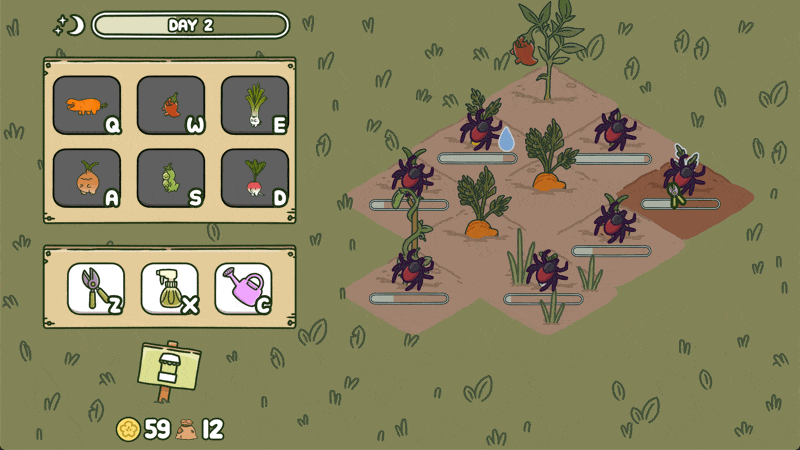Select the onion seed slot
Image resolution: width=800 pixels, height=450 pixels.
87,178
